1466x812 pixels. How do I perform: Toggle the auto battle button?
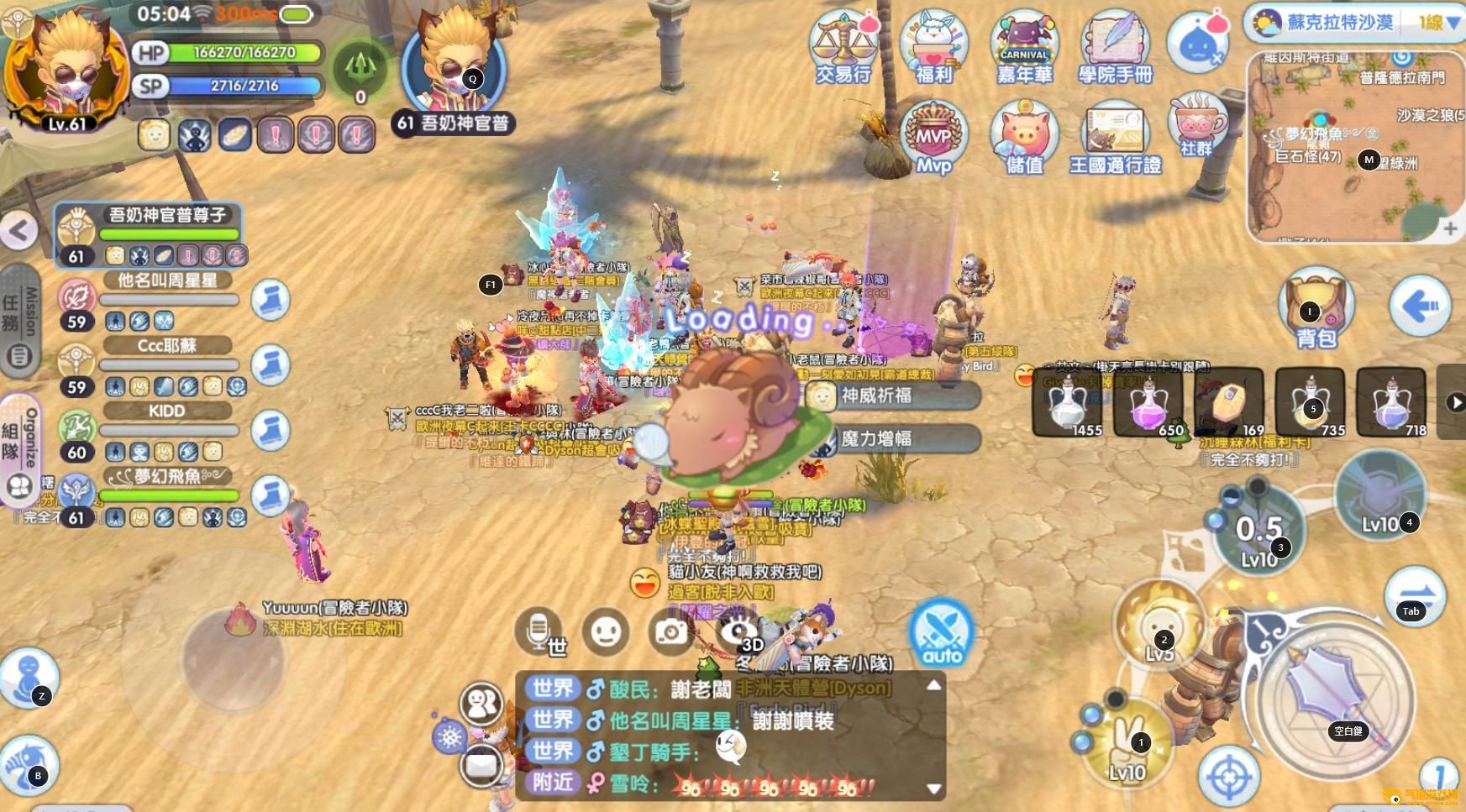coord(941,634)
